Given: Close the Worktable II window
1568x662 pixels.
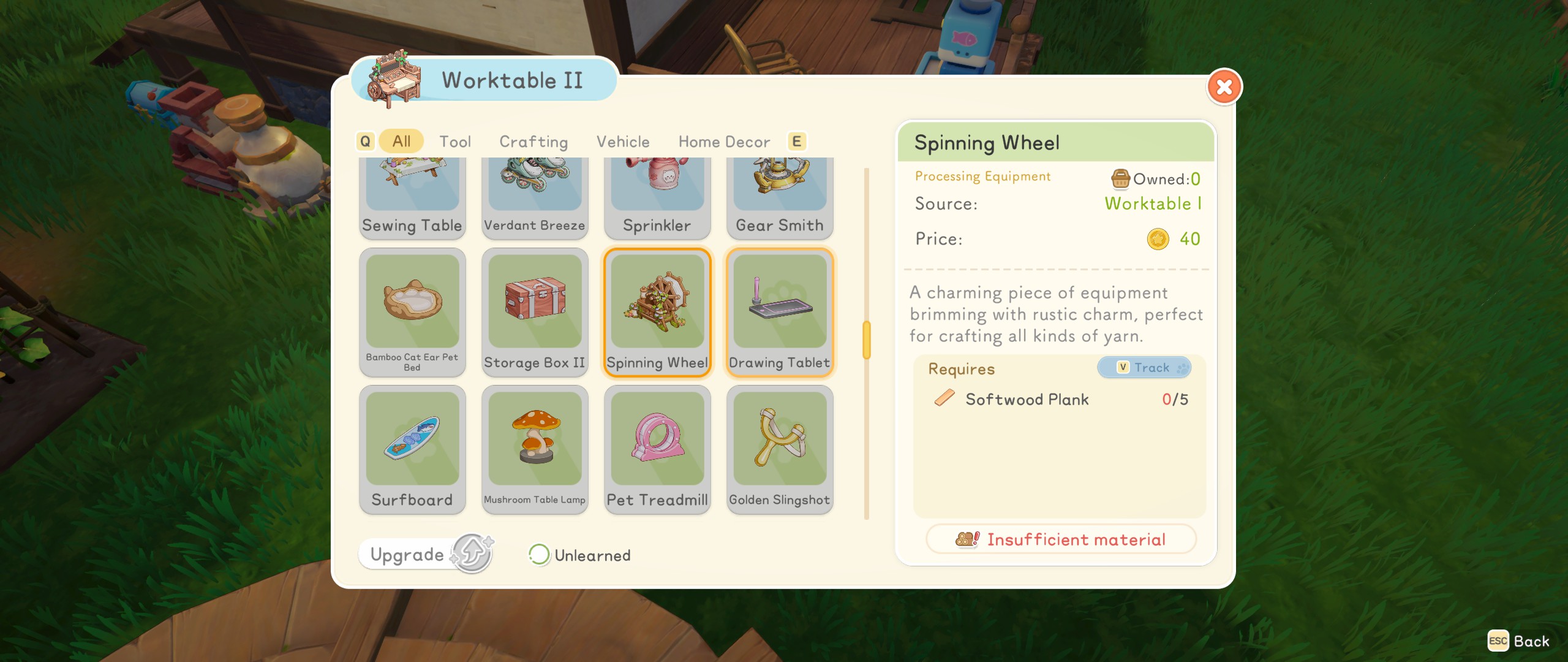Looking at the screenshot, I should (1224, 87).
